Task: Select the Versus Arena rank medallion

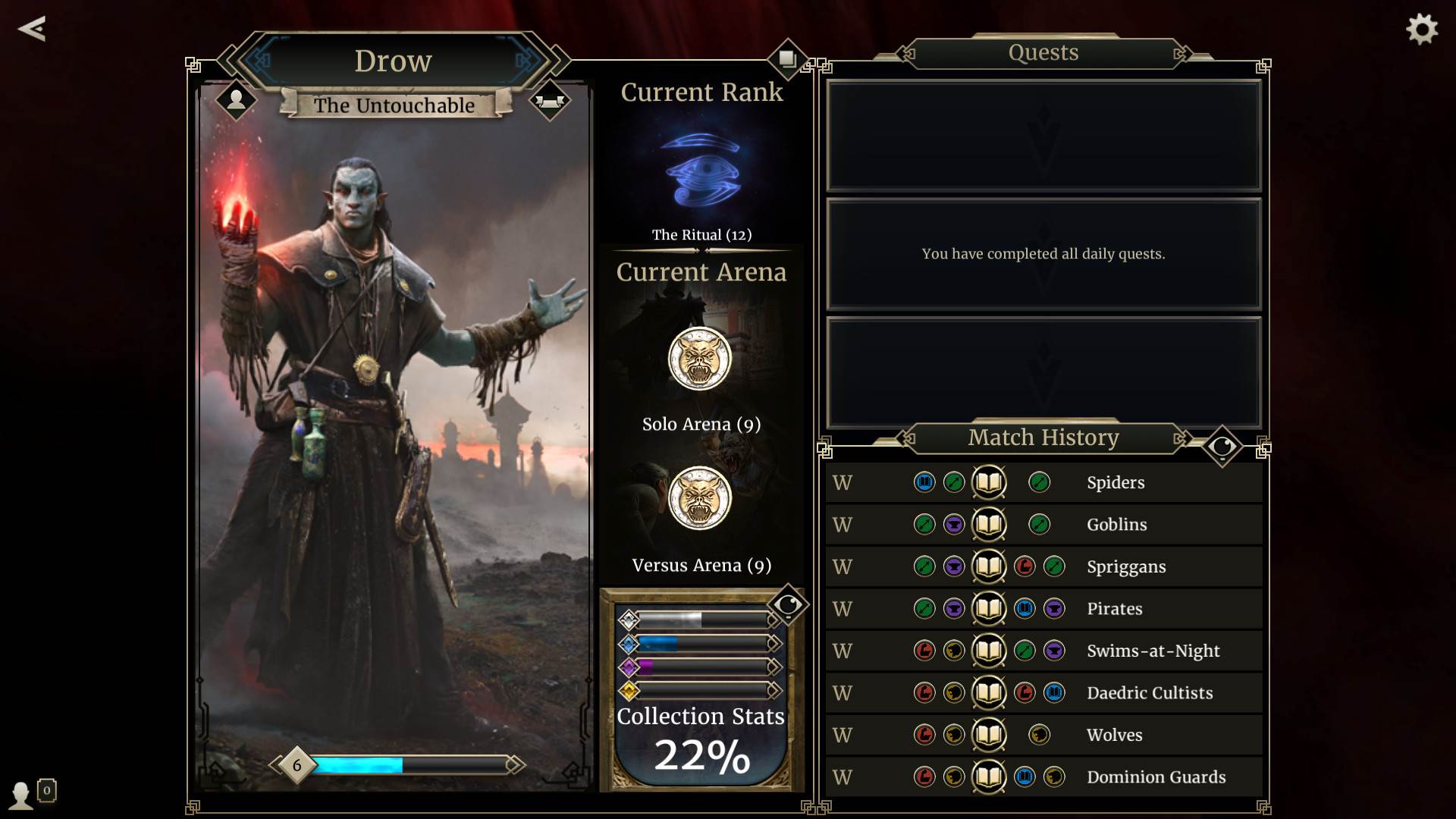Action: point(700,498)
